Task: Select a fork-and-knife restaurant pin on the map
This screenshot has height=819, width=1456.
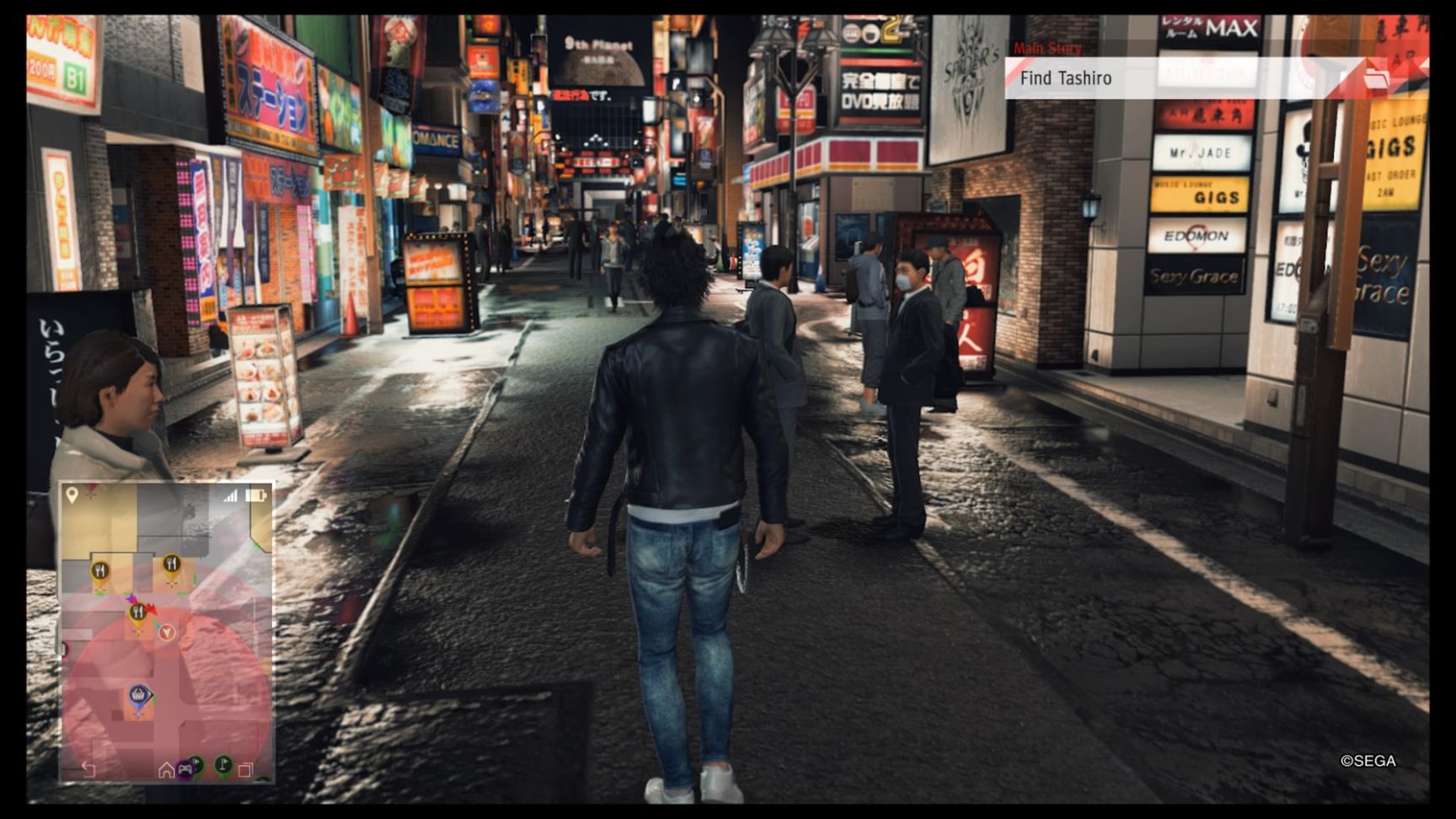Action: pyautogui.click(x=100, y=568)
